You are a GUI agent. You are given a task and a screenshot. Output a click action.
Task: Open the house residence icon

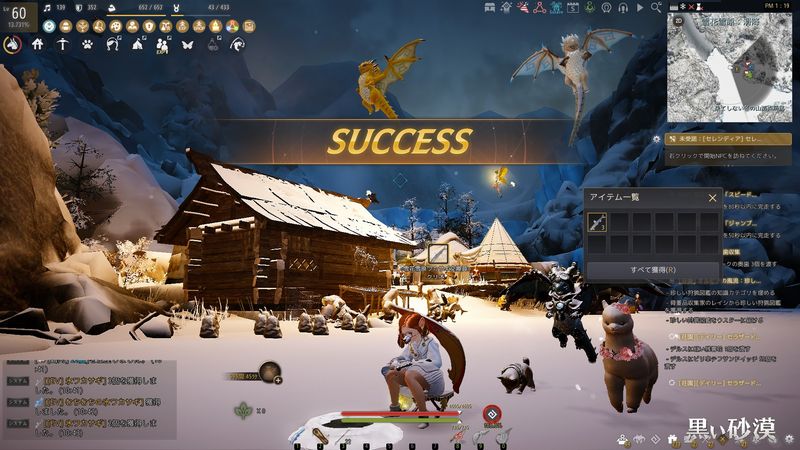[x=38, y=44]
